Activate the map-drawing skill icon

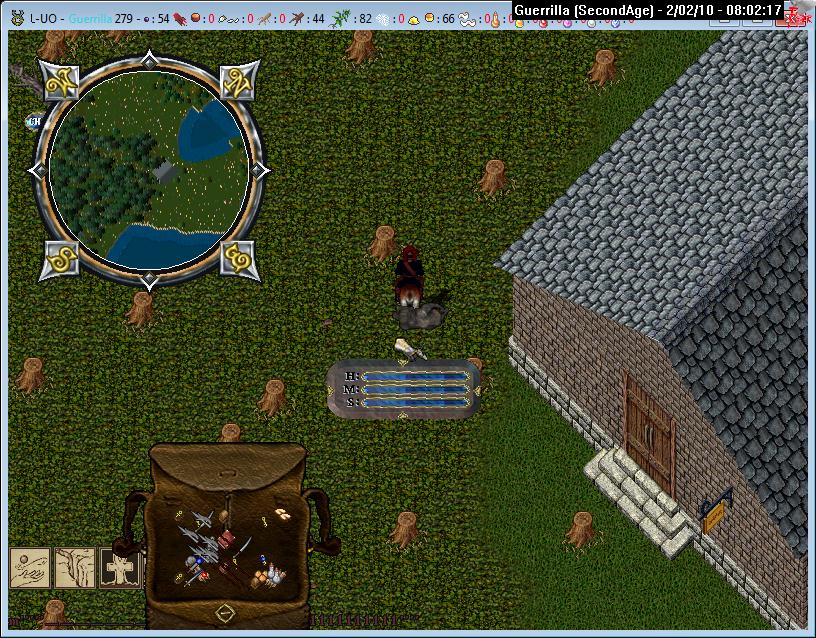click(x=75, y=567)
